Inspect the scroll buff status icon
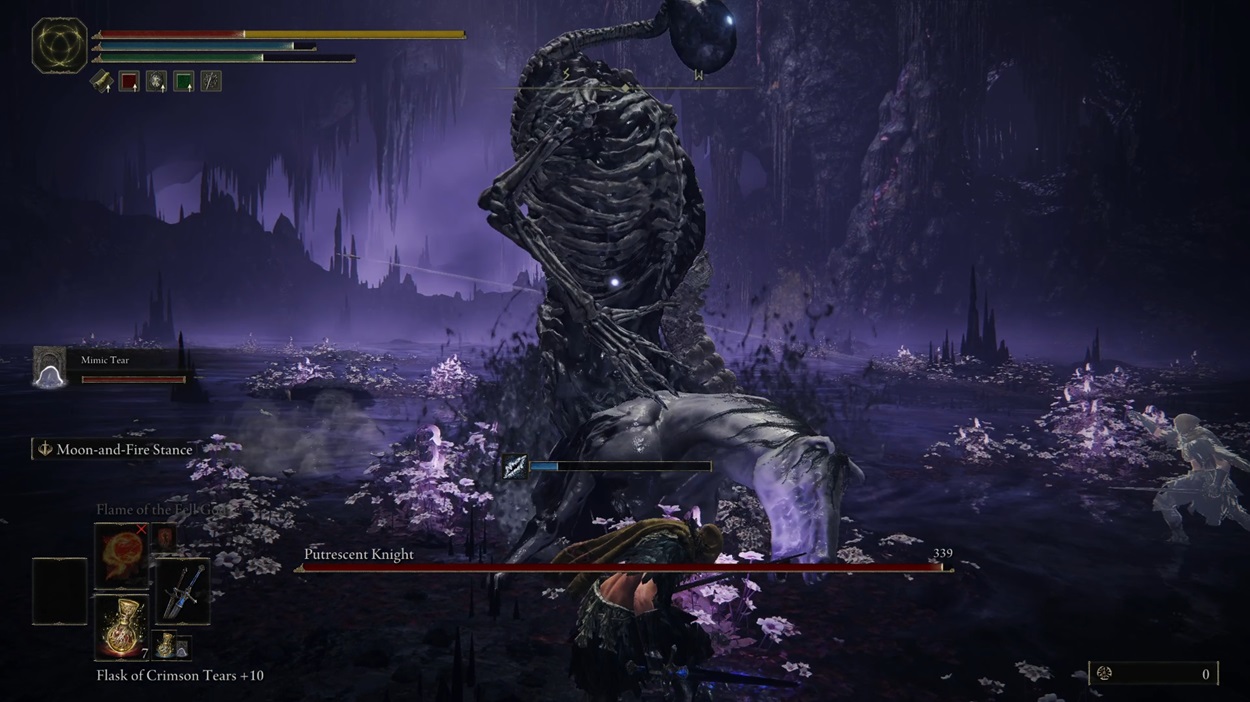 pos(102,81)
